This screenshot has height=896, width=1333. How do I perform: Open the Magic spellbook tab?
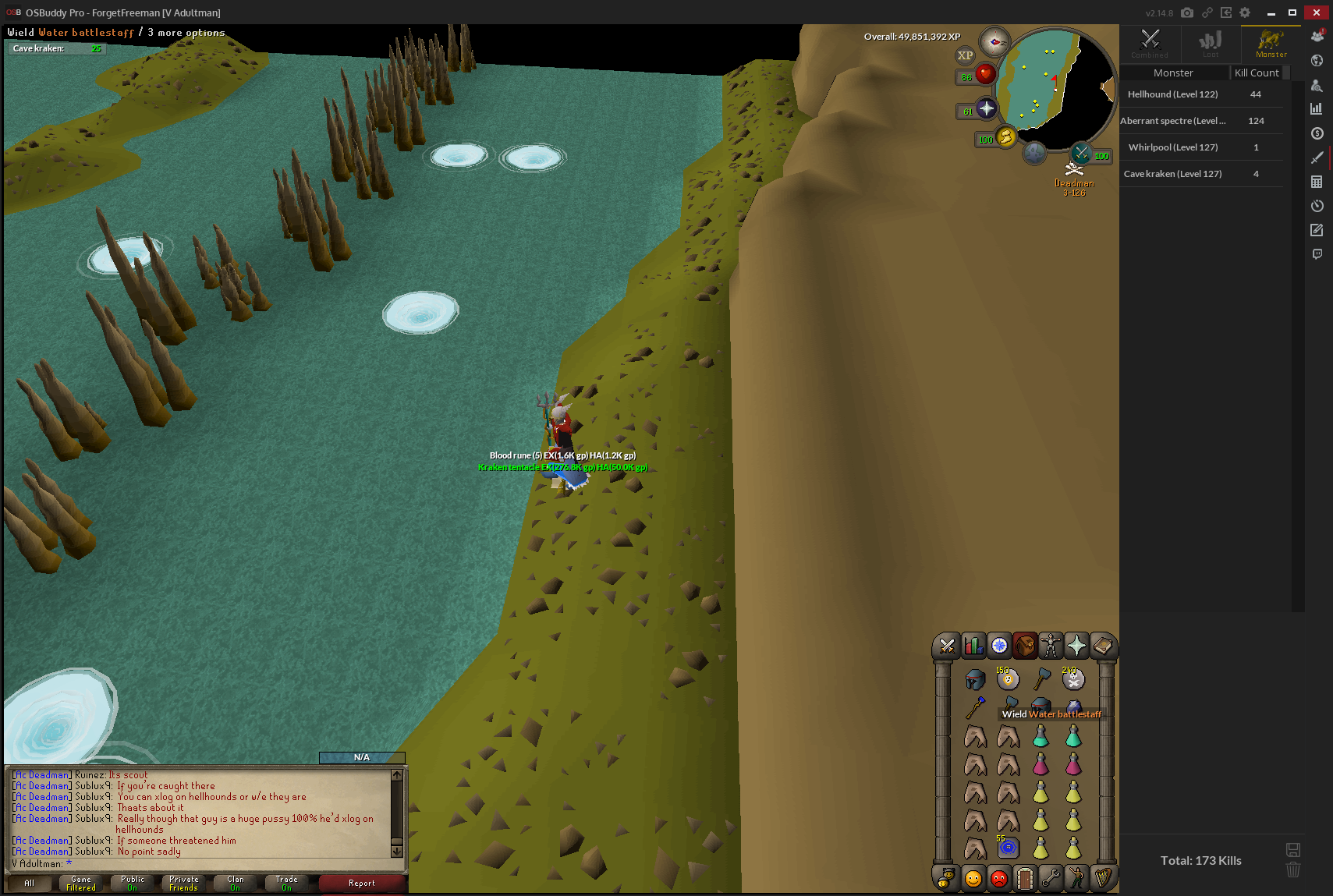click(1102, 646)
